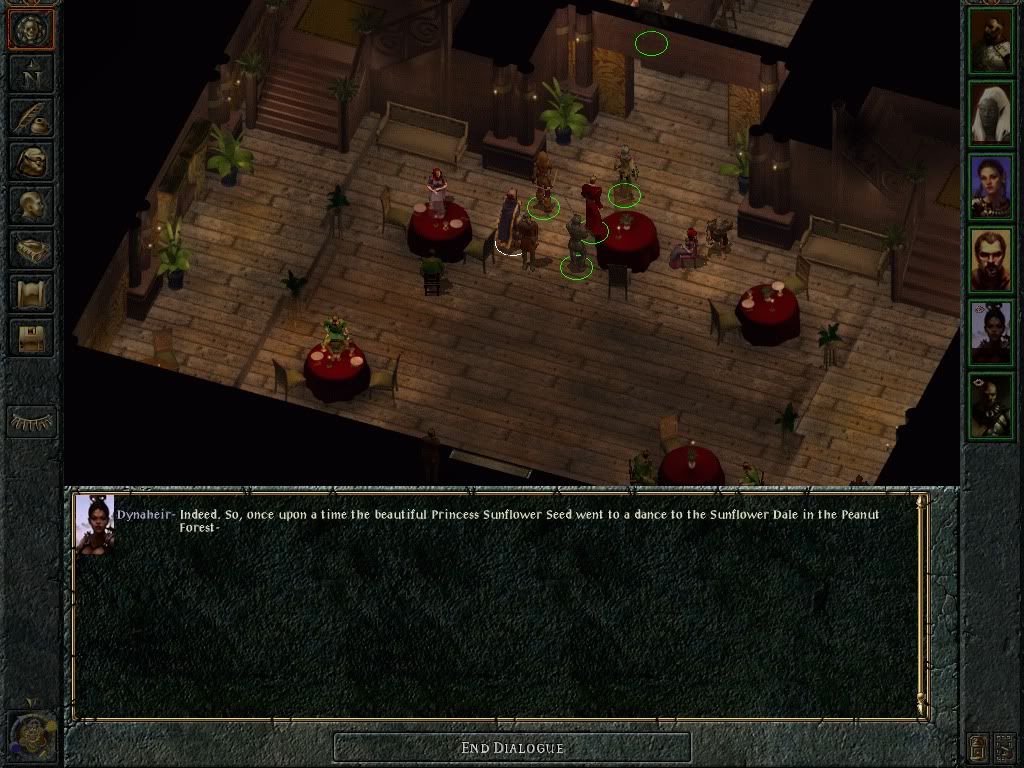Screen dimensions: 1024x768
Task: Click Dynaheir's speaker portrait in the dialogue box
Action: click(95, 523)
